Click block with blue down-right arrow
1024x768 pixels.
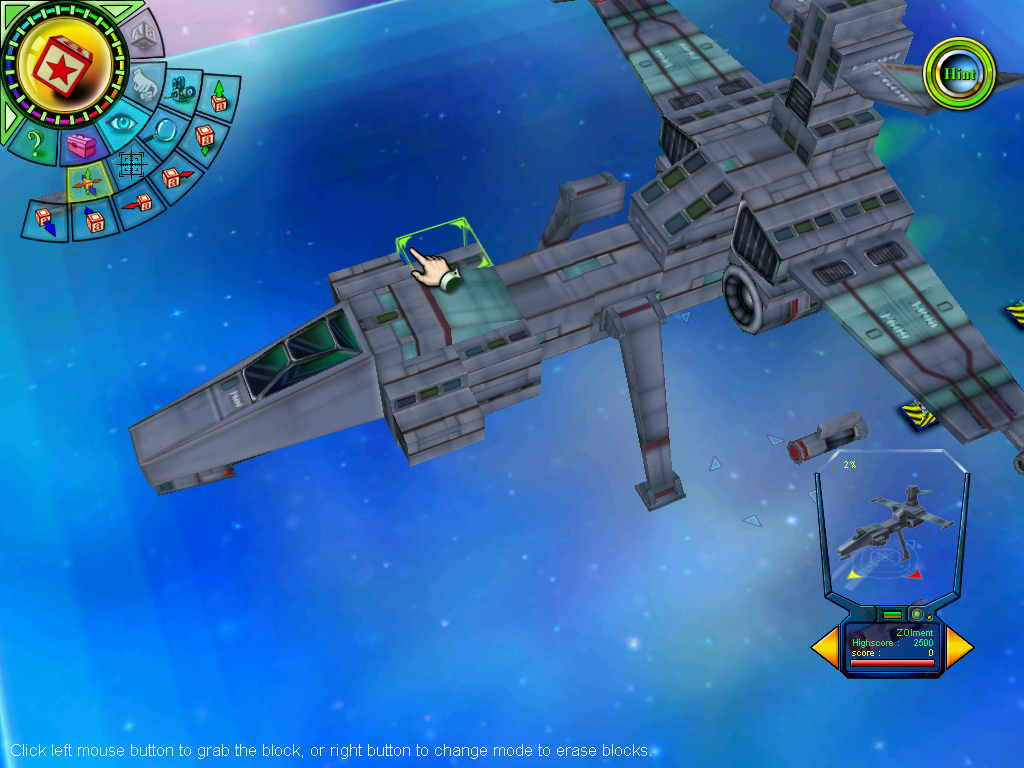[47, 219]
